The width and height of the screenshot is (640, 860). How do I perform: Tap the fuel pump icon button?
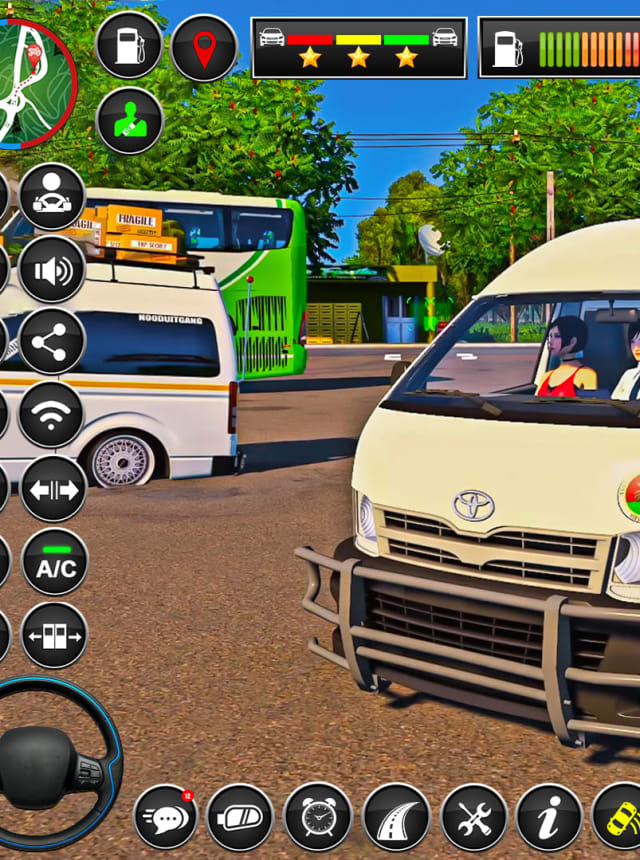129,45
